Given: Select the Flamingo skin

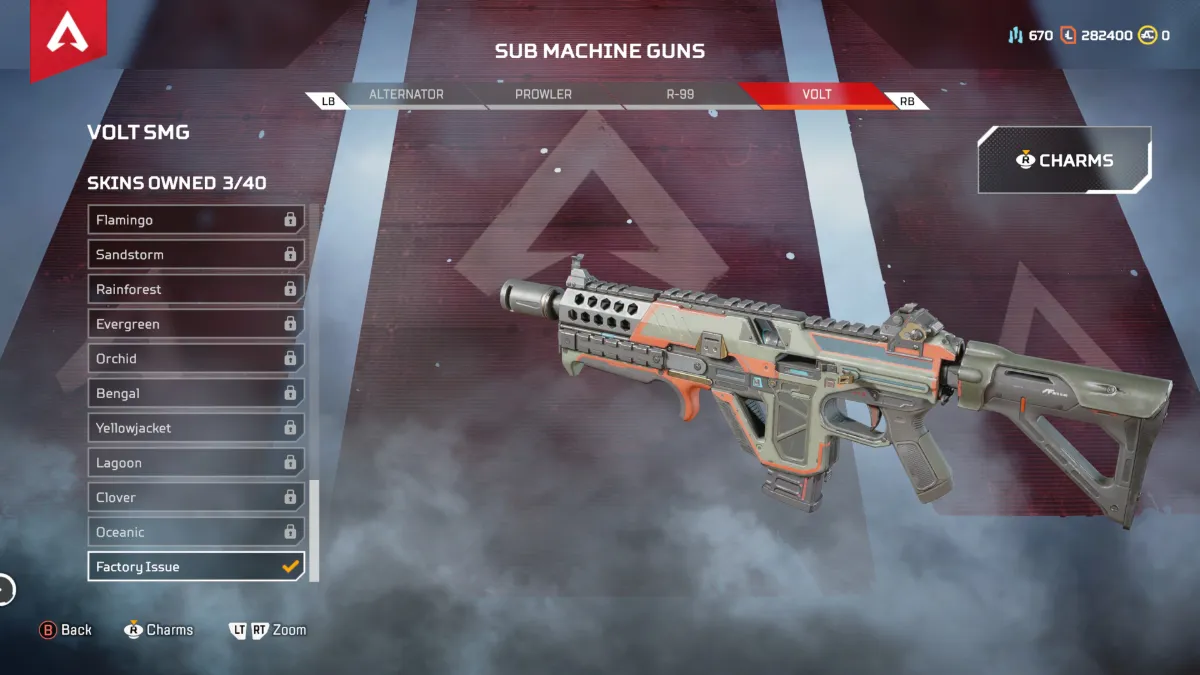Looking at the screenshot, I should (x=196, y=220).
